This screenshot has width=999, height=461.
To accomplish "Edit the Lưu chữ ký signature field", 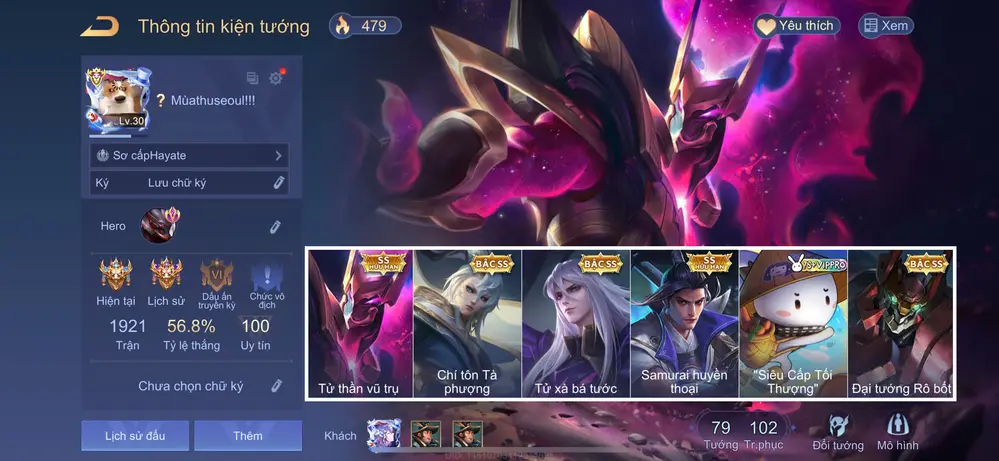I will (279, 183).
